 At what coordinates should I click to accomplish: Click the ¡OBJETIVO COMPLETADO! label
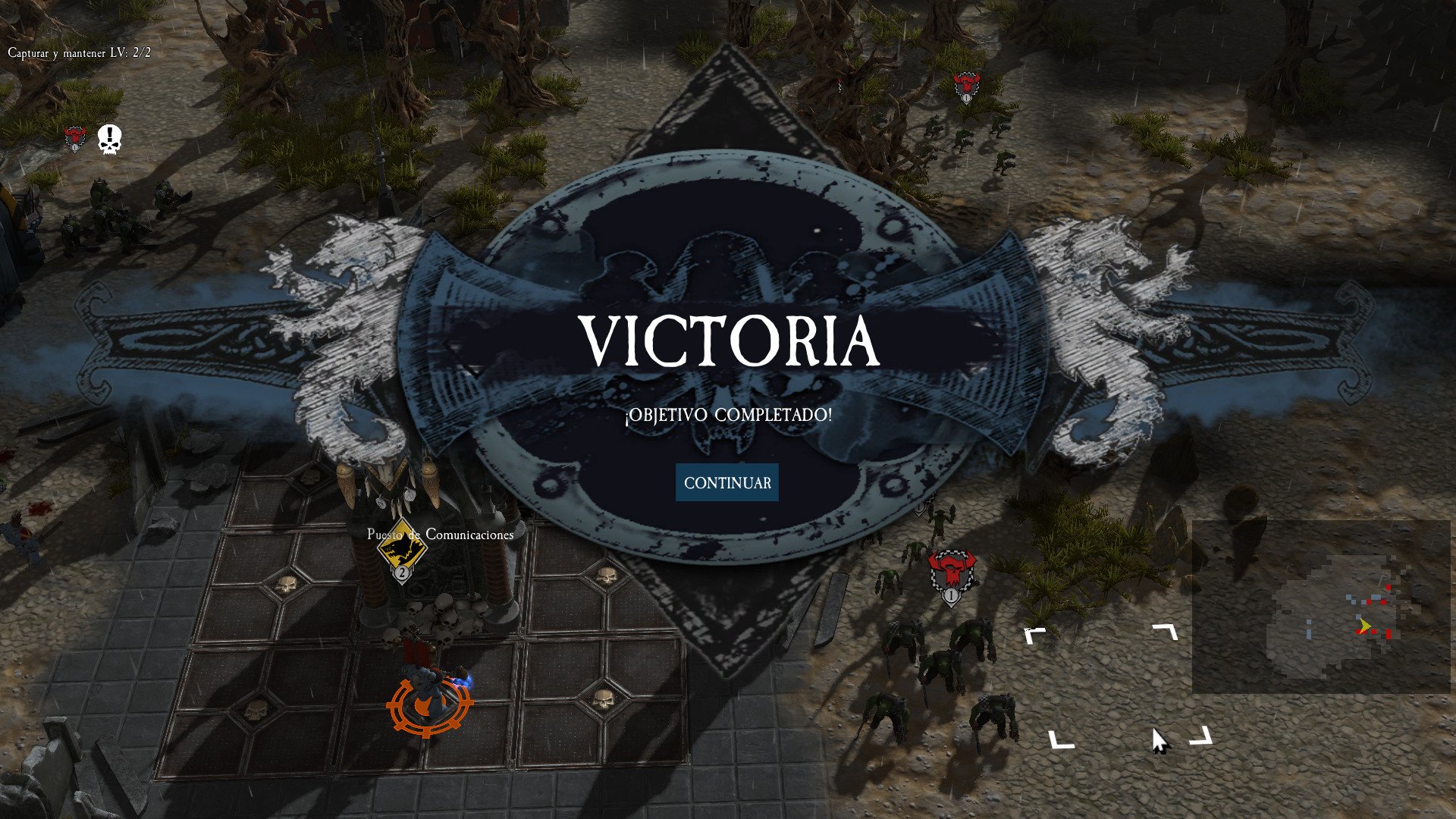pyautogui.click(x=726, y=416)
